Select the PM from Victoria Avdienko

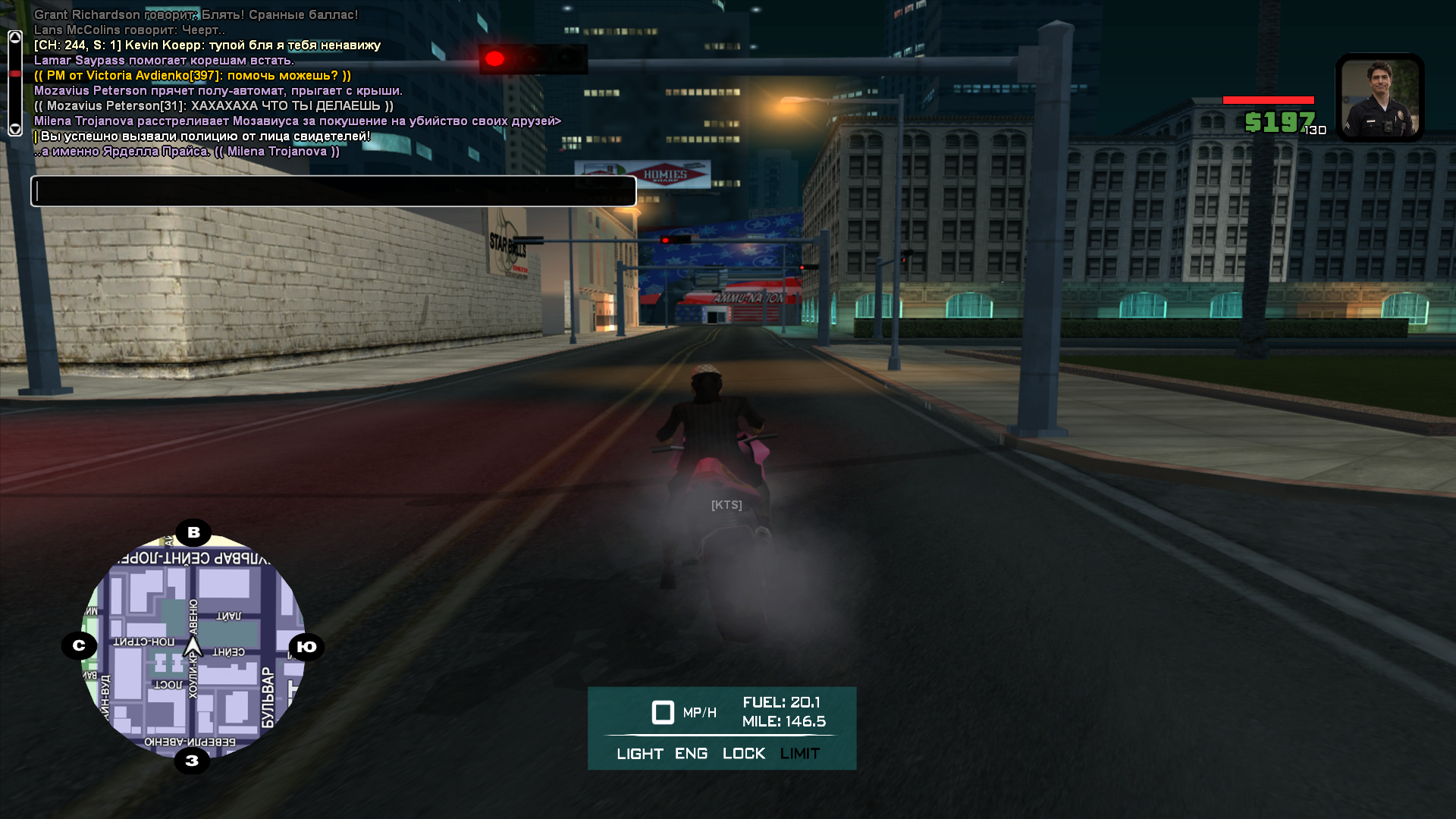193,76
